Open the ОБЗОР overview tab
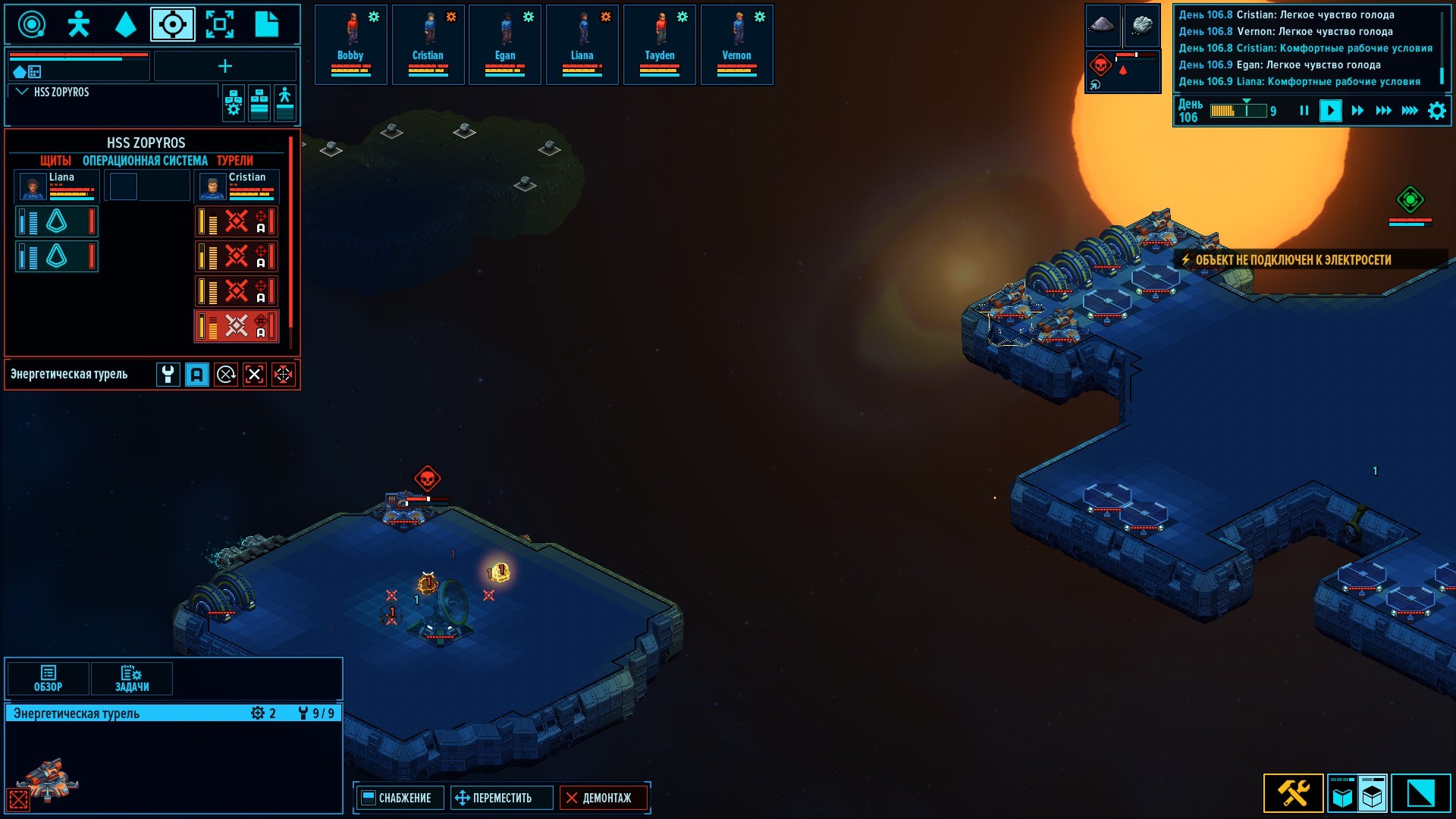The width and height of the screenshot is (1456, 819). coord(48,678)
